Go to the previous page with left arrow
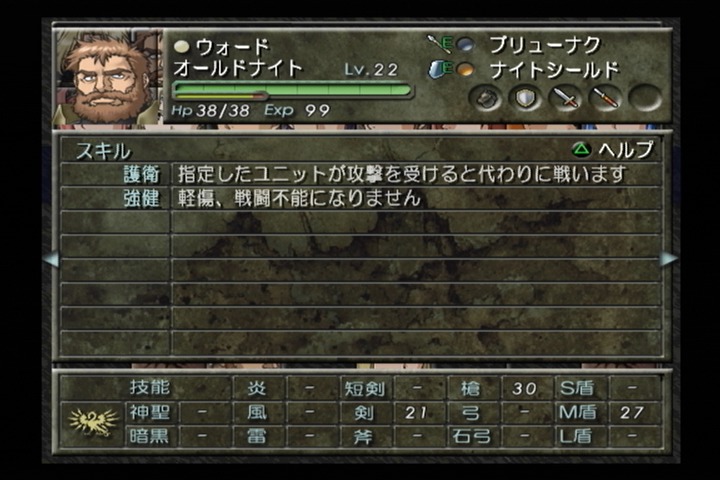 [x=50, y=259]
